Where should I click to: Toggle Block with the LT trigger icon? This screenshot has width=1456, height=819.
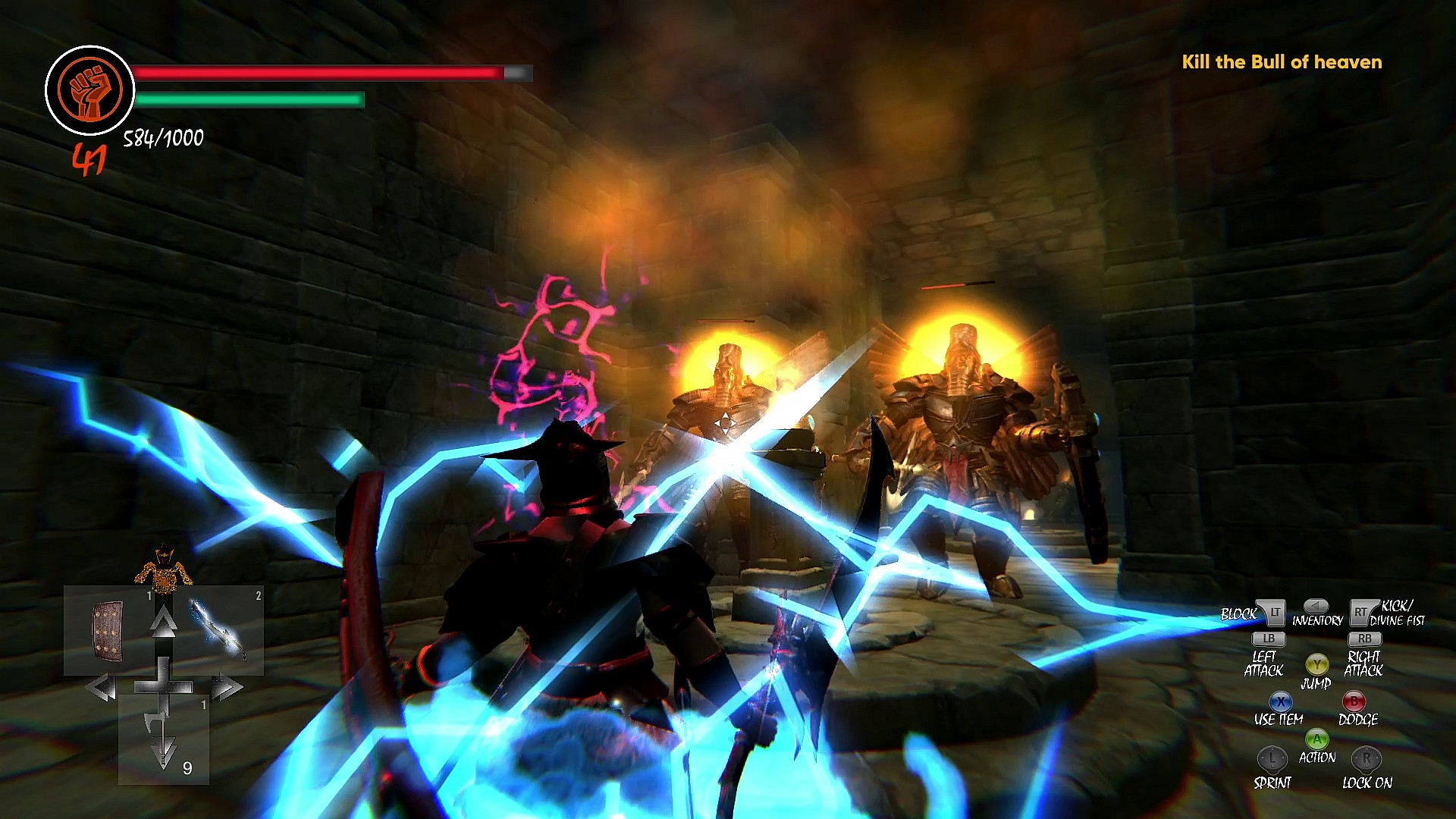(1275, 612)
